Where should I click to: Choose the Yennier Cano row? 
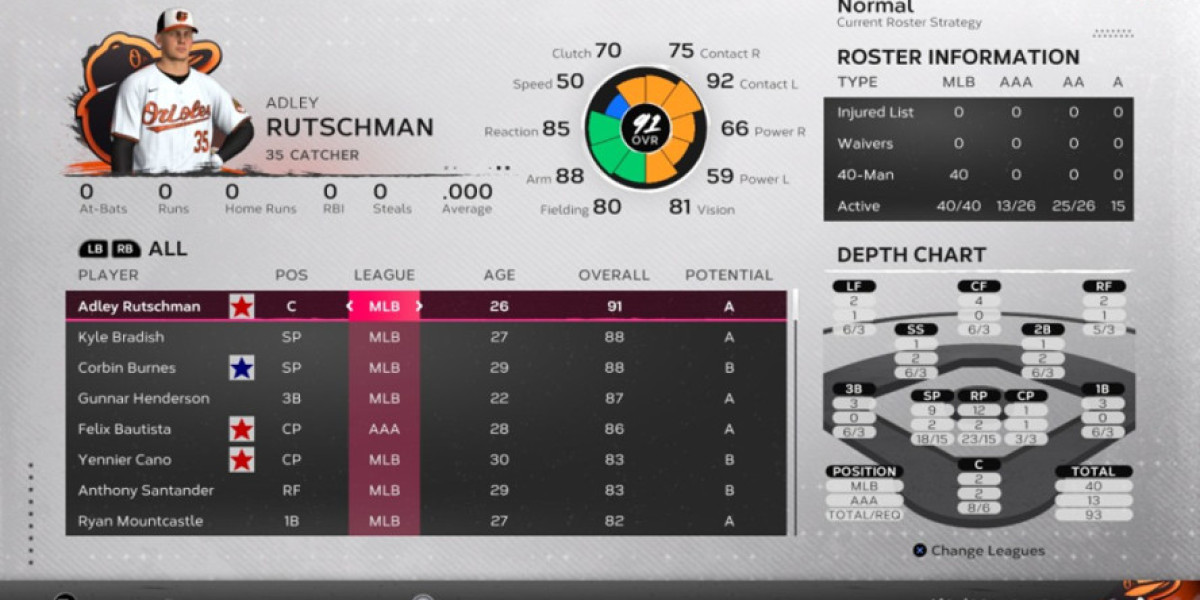click(x=125, y=460)
